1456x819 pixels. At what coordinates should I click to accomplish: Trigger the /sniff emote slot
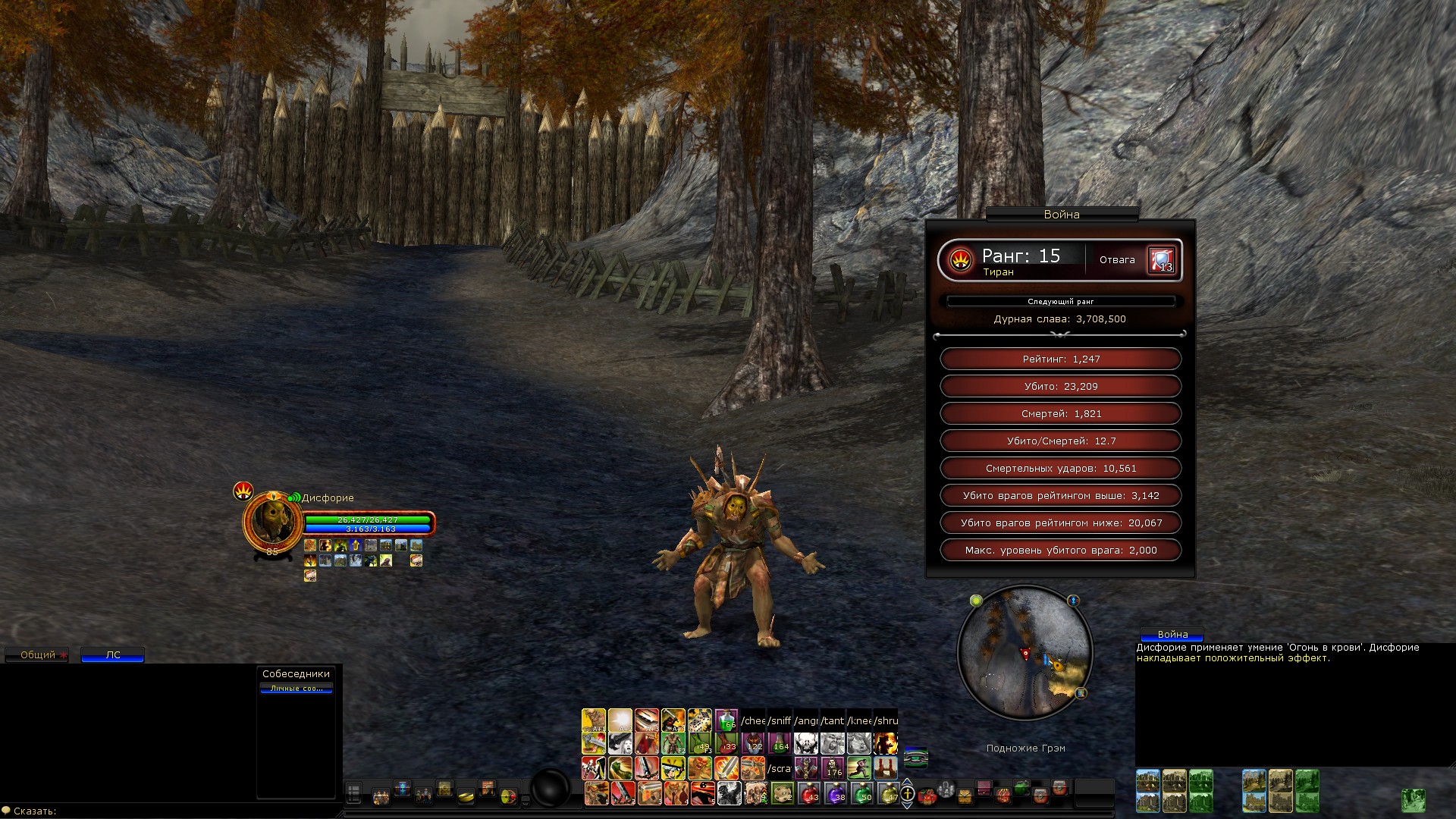[x=780, y=720]
